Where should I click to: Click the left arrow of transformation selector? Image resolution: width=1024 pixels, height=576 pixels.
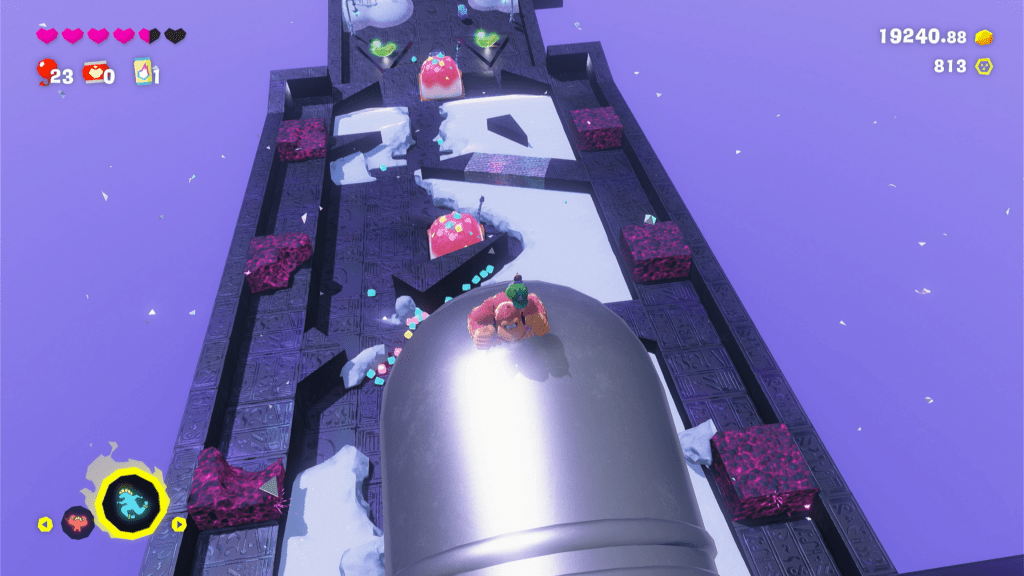click(x=44, y=523)
